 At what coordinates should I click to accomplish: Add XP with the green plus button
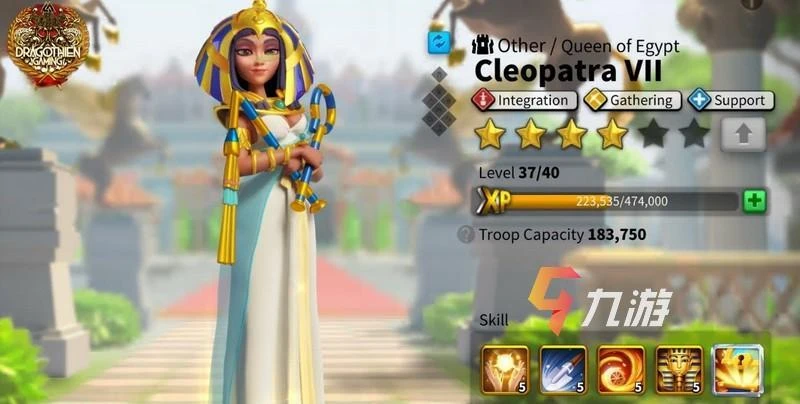tap(755, 201)
